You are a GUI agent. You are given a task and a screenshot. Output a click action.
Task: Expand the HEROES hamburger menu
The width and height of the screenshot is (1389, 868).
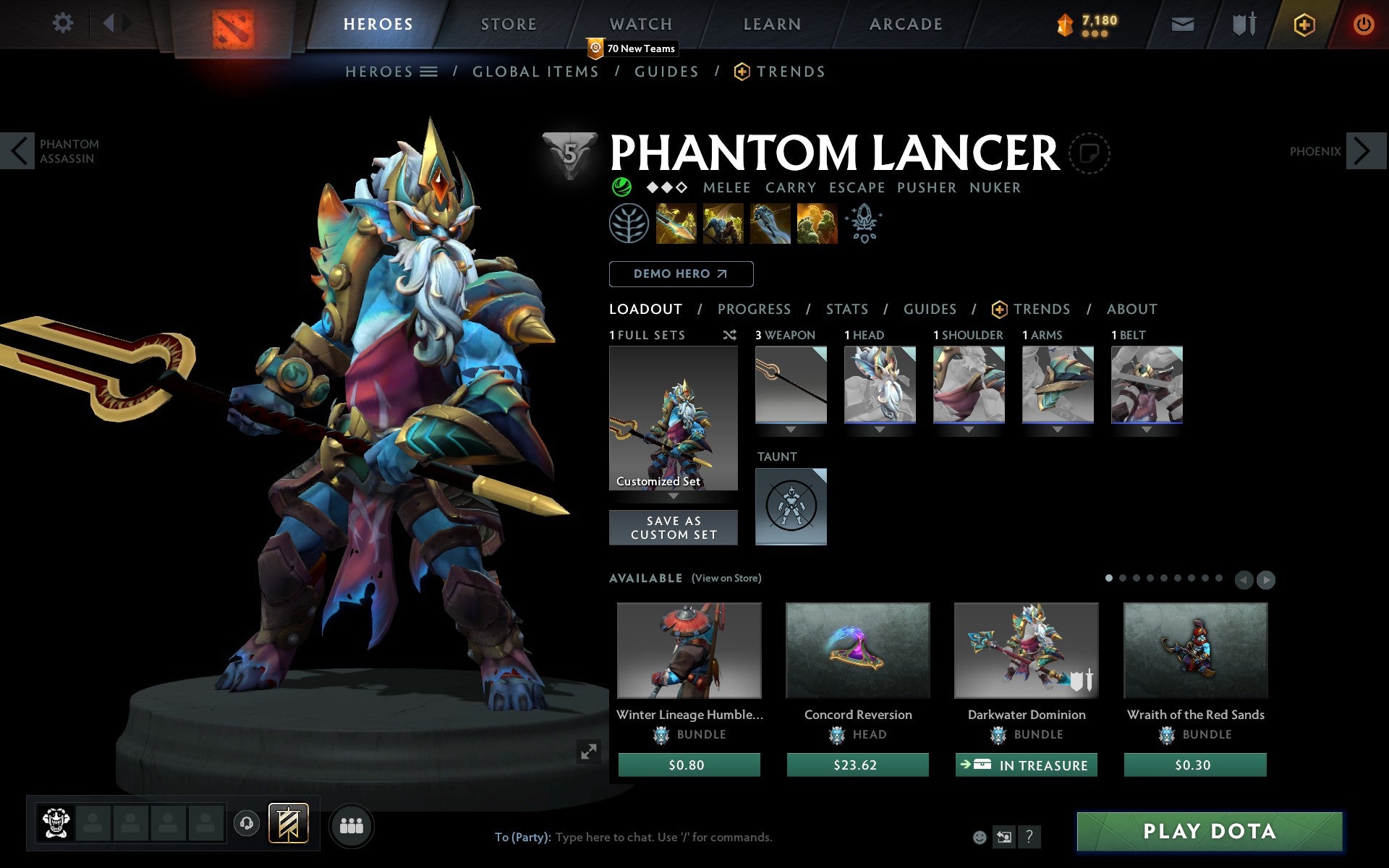pos(429,71)
